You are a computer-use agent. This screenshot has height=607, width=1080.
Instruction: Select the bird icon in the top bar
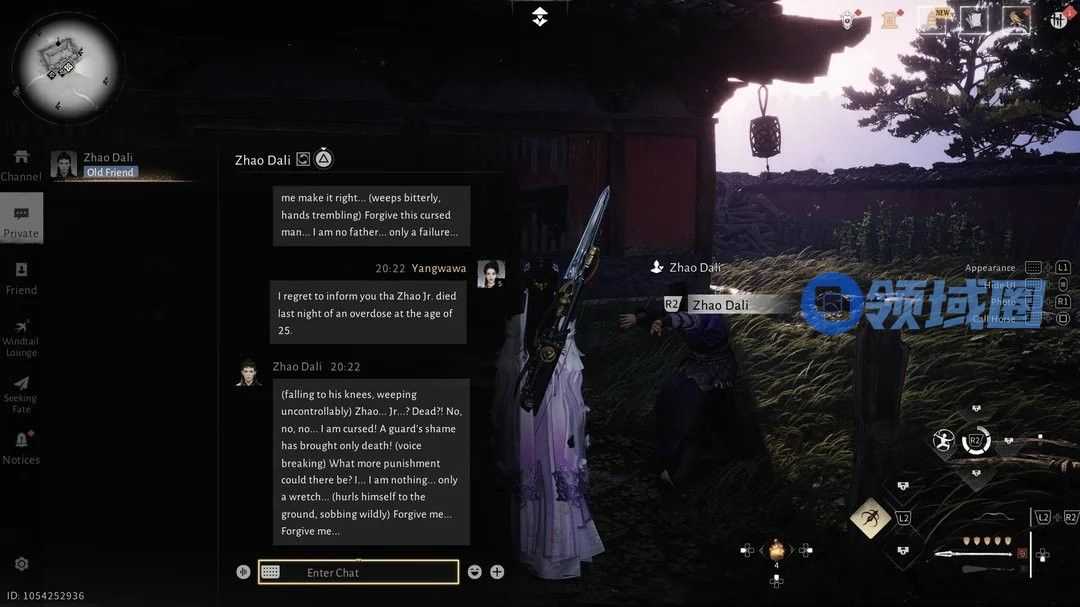click(x=1016, y=20)
